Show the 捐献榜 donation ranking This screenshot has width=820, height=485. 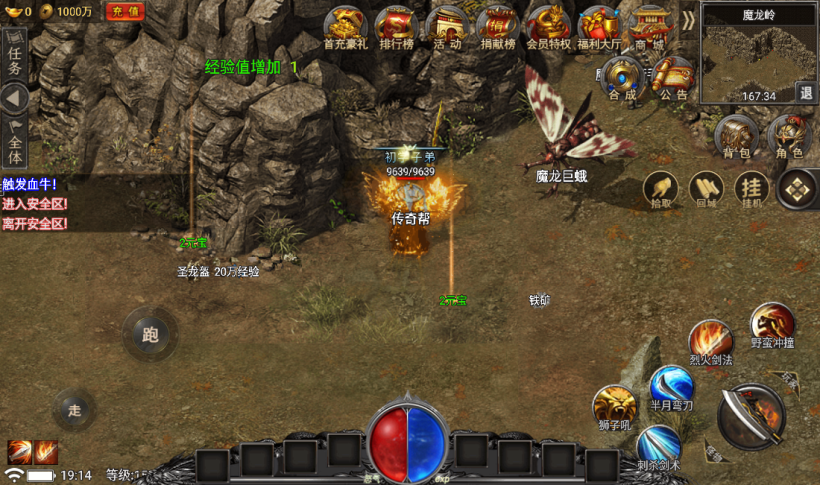498,25
